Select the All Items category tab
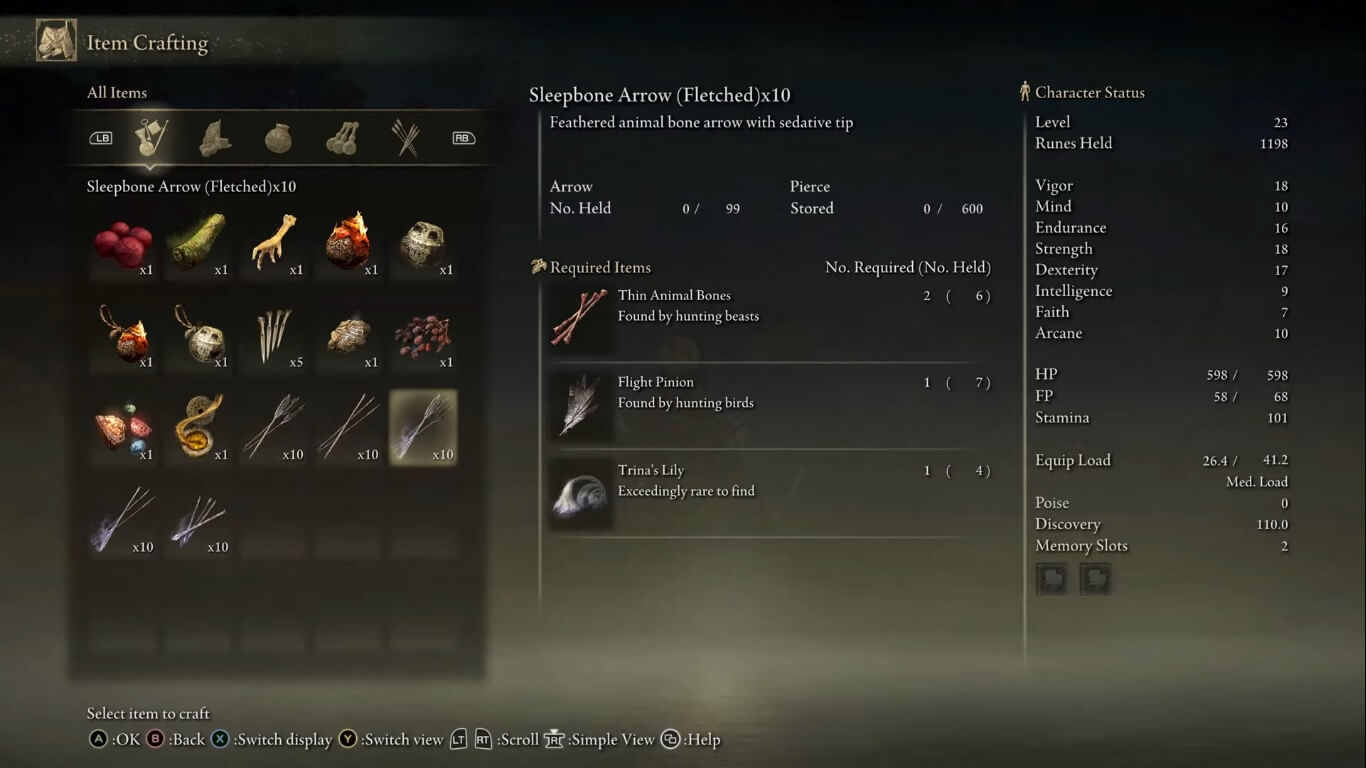The width and height of the screenshot is (1366, 768). 152,138
